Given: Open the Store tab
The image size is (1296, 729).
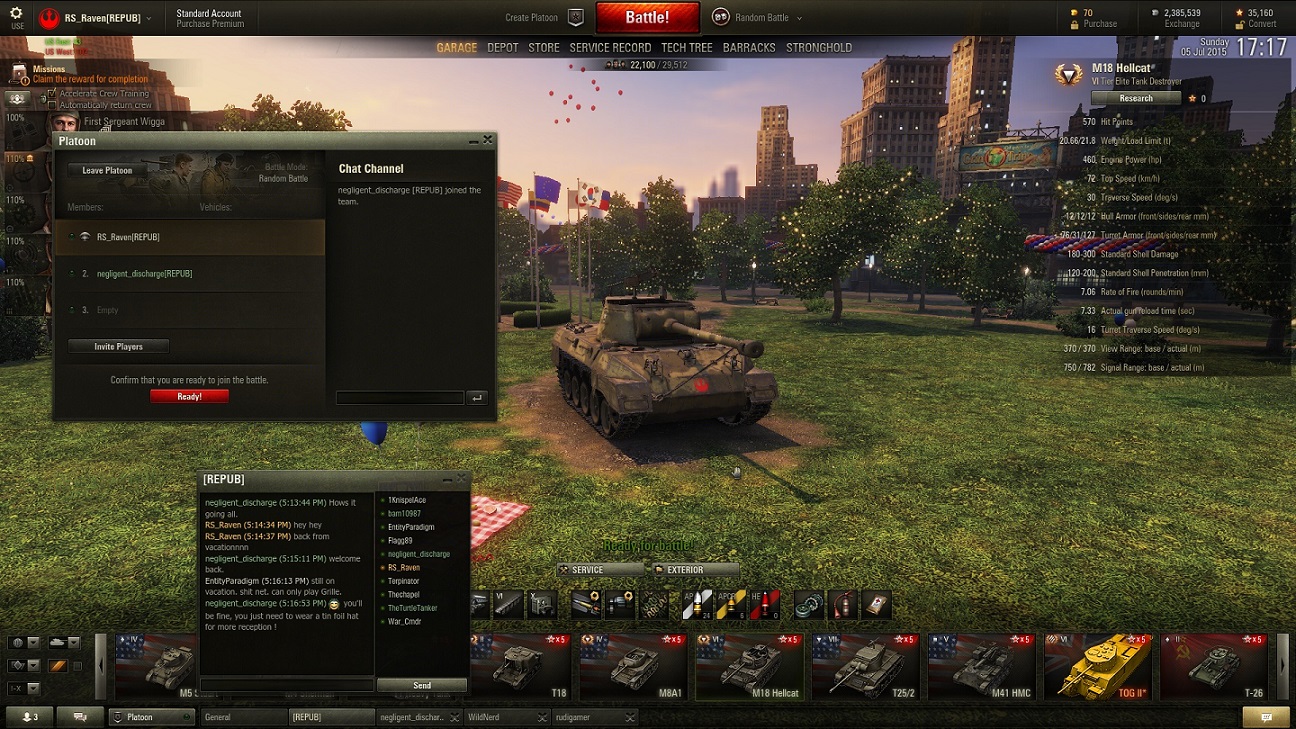Looking at the screenshot, I should point(544,47).
